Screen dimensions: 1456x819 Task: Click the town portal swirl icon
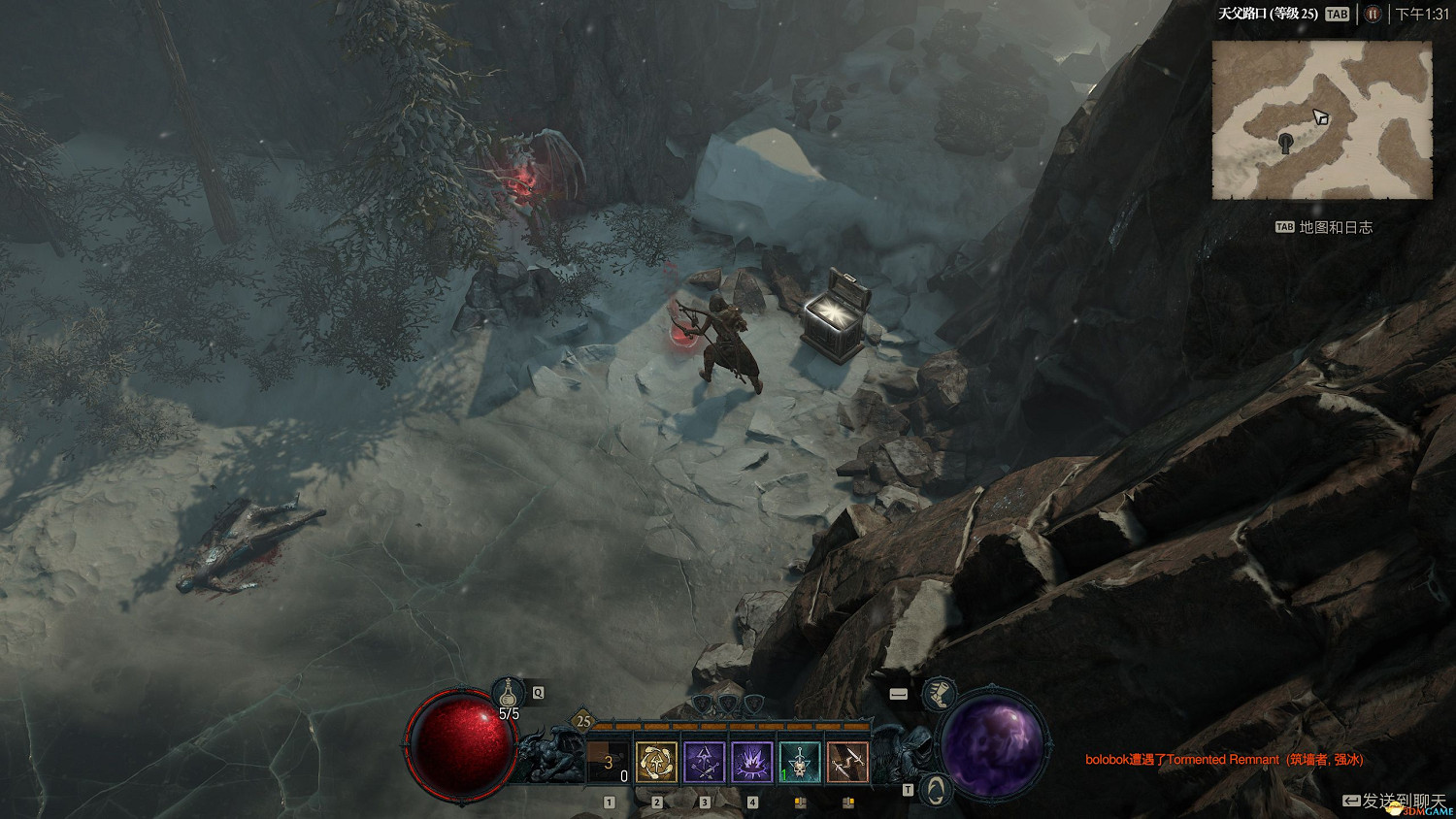934,790
